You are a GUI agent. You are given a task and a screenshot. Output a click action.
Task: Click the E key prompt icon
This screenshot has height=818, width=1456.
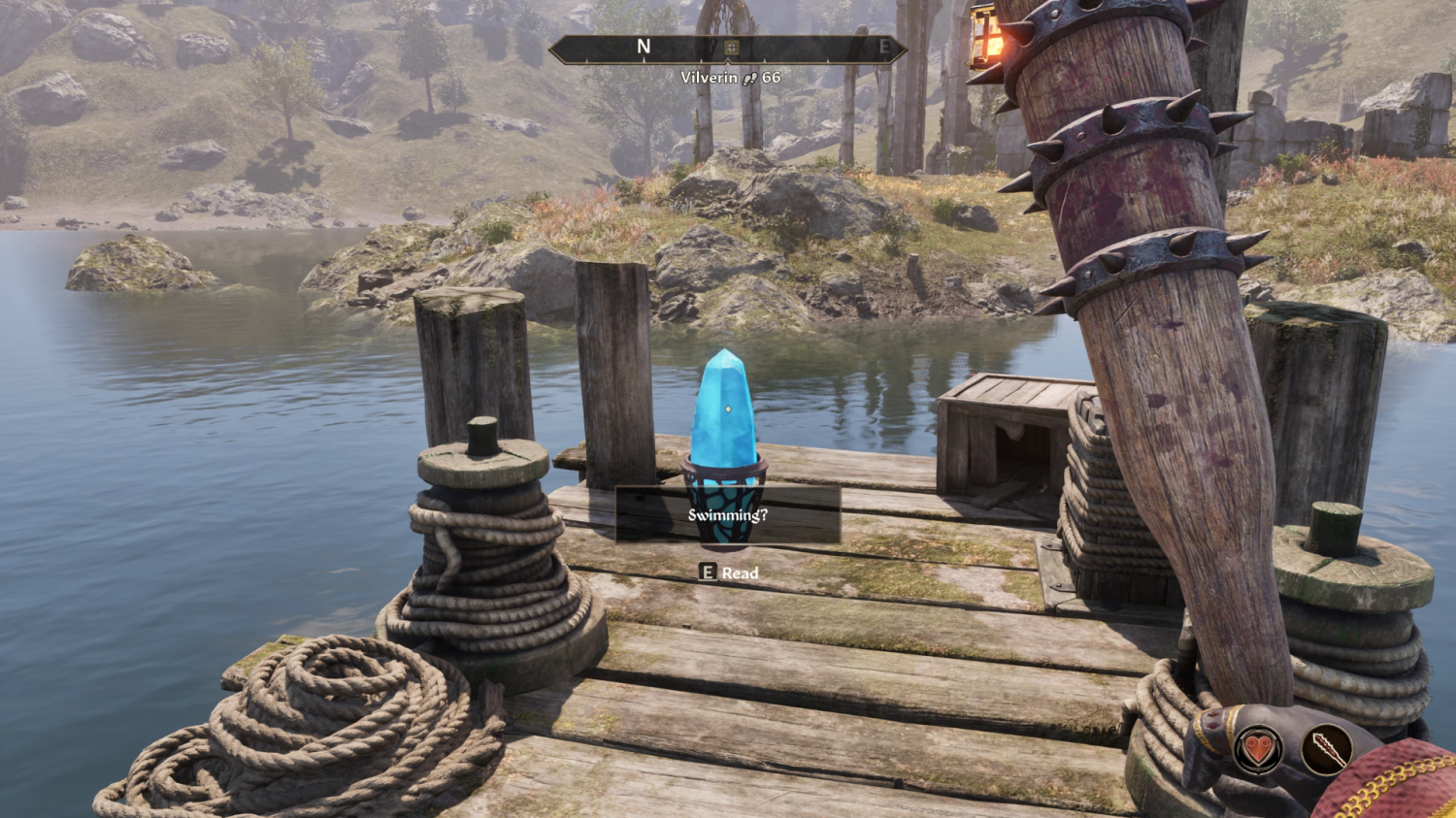[x=706, y=573]
